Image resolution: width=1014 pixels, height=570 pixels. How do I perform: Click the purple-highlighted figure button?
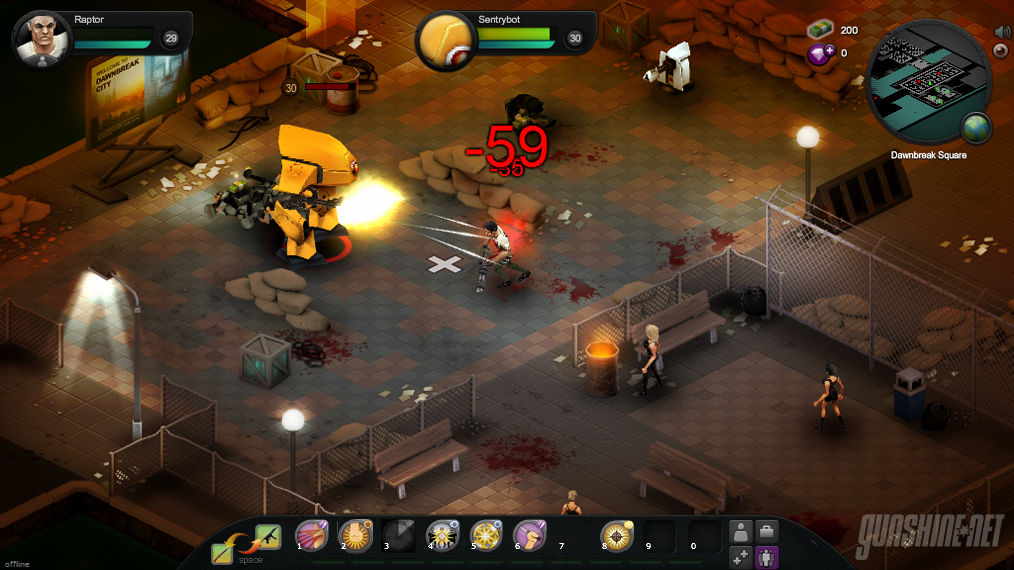pyautogui.click(x=767, y=556)
